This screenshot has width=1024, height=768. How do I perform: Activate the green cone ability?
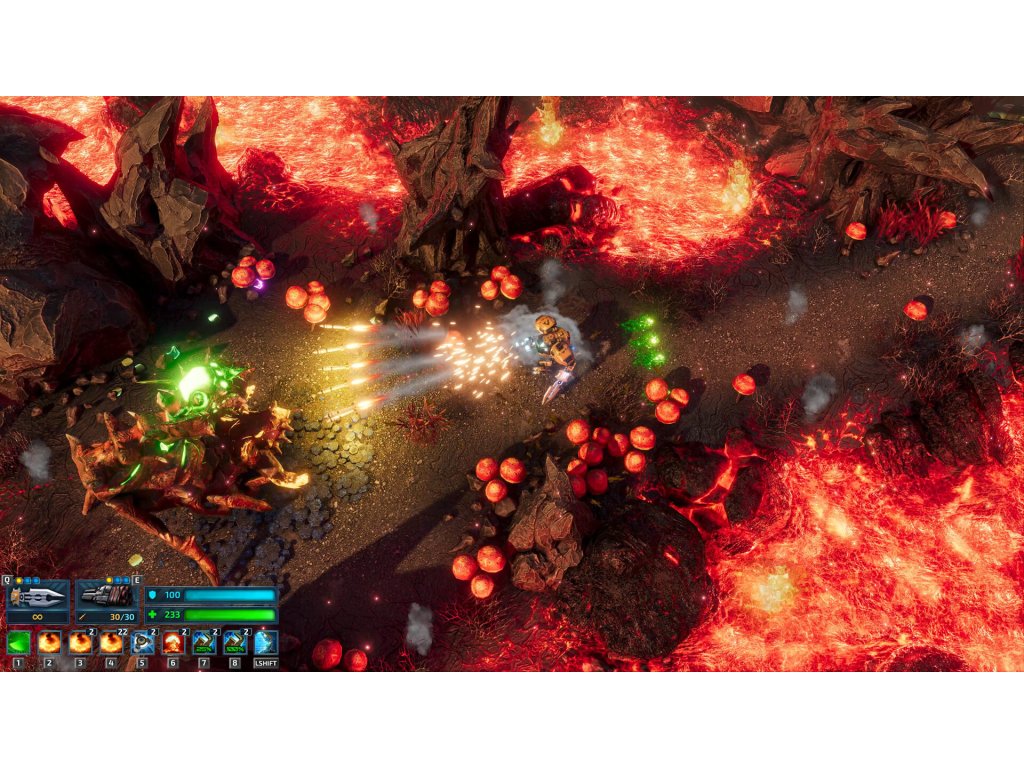(18, 642)
